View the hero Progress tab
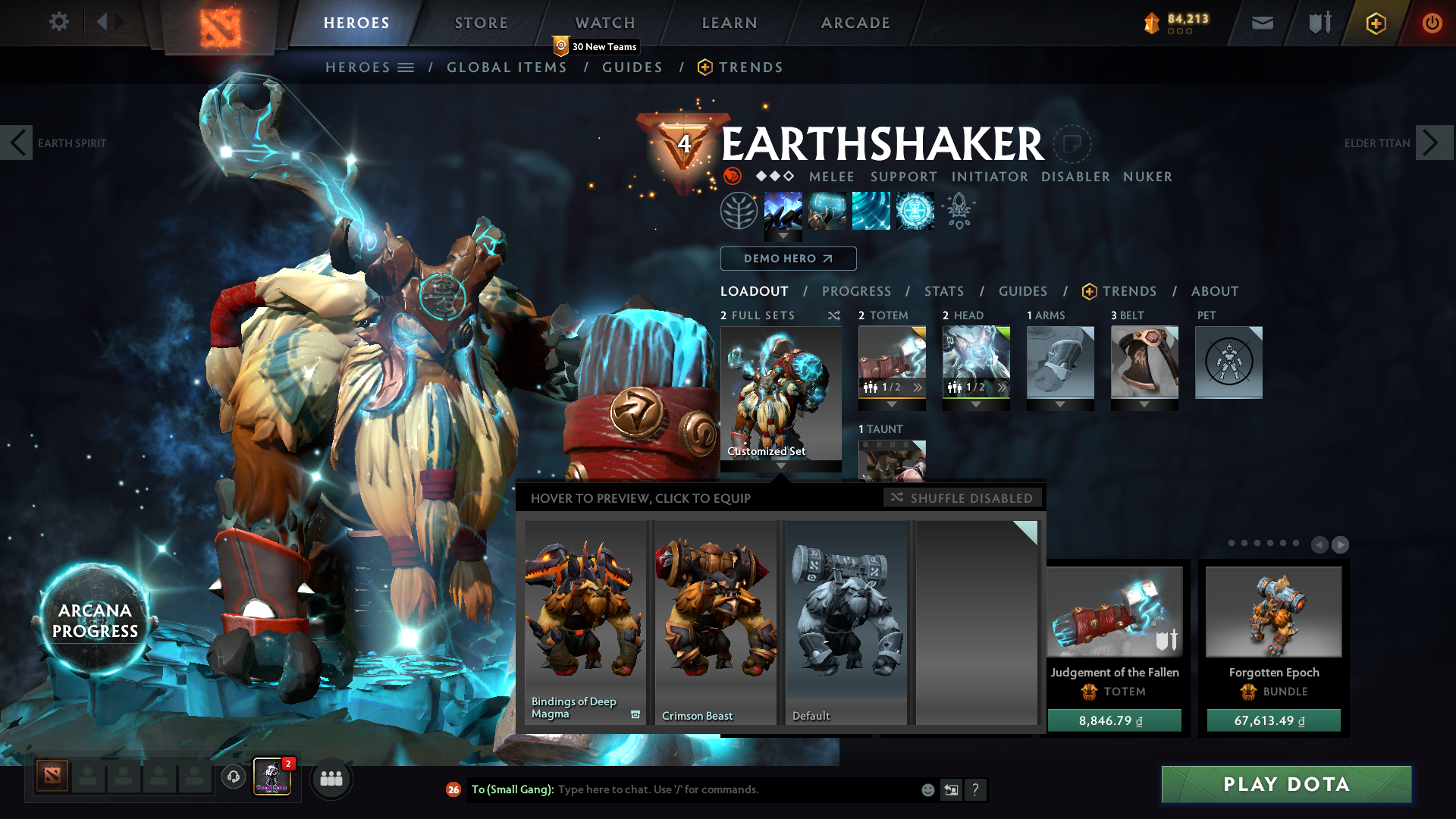 [x=856, y=291]
